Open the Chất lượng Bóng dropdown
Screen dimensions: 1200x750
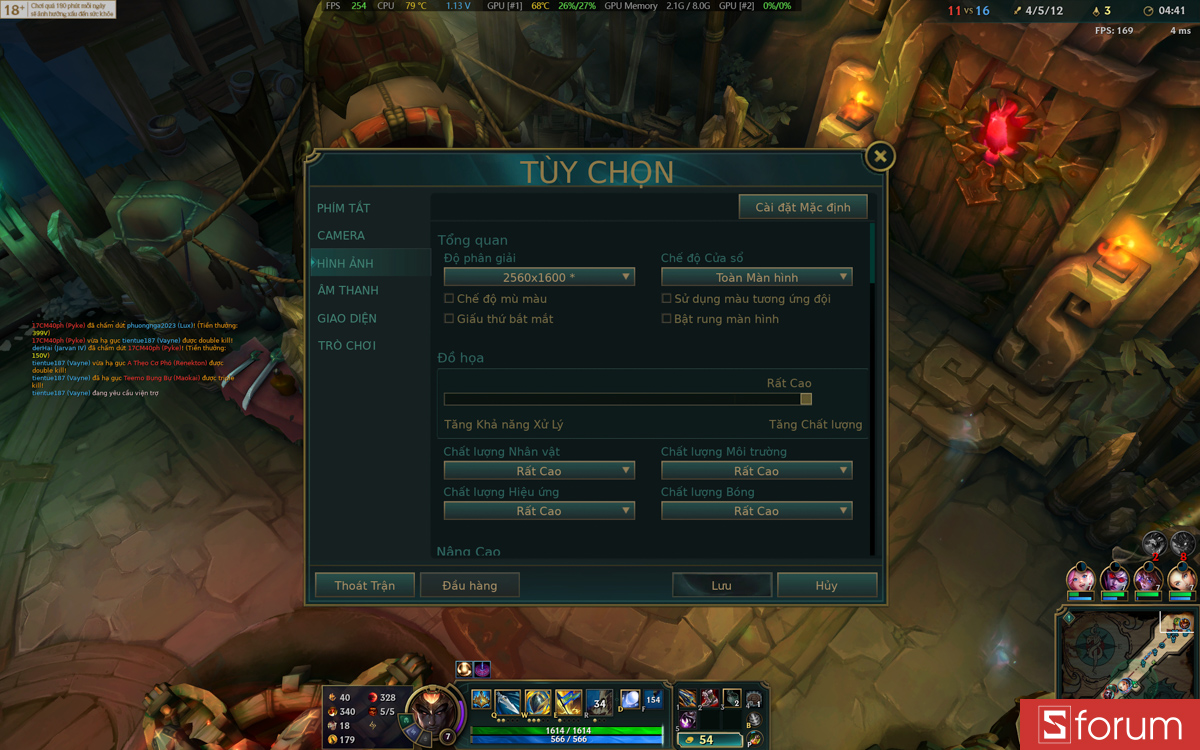coord(756,511)
